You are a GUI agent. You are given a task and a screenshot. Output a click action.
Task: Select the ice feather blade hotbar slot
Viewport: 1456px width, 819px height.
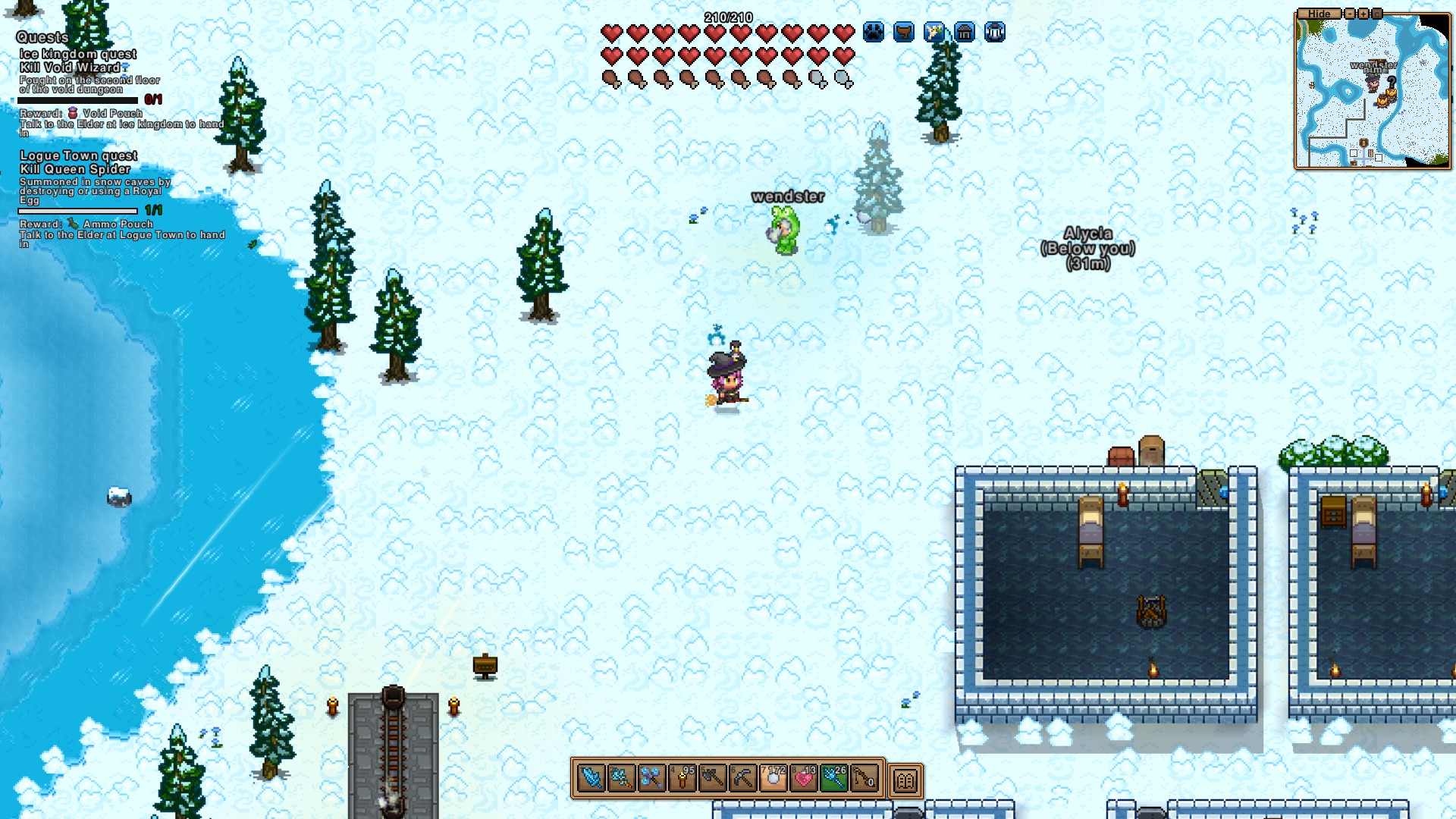[591, 778]
